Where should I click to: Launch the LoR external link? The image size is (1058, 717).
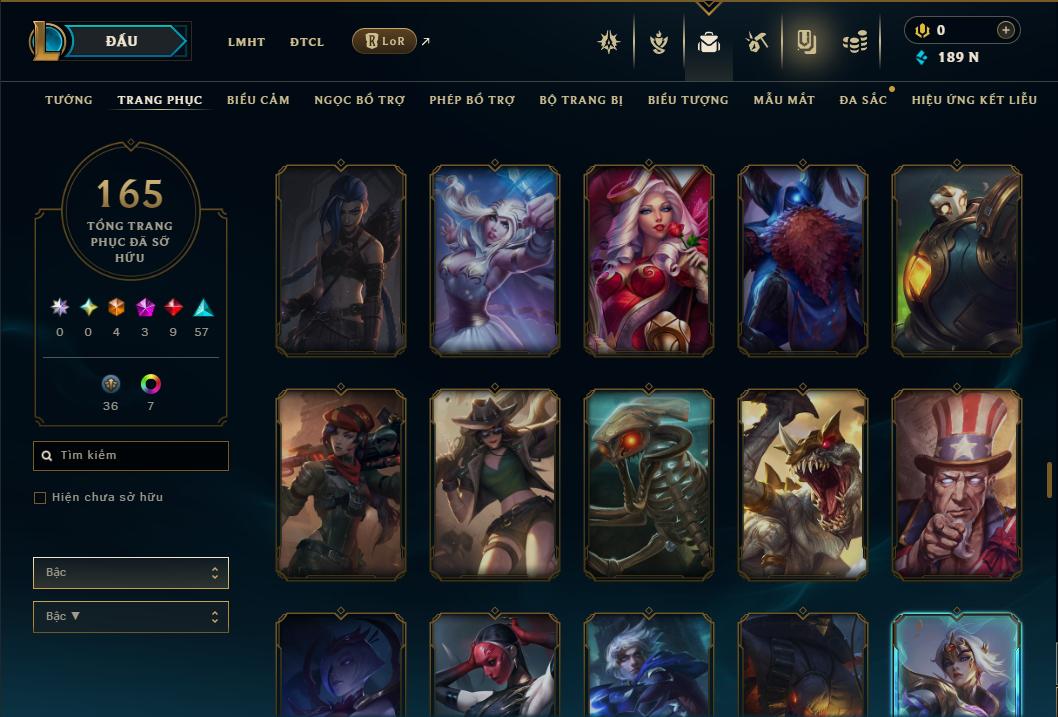coord(385,41)
